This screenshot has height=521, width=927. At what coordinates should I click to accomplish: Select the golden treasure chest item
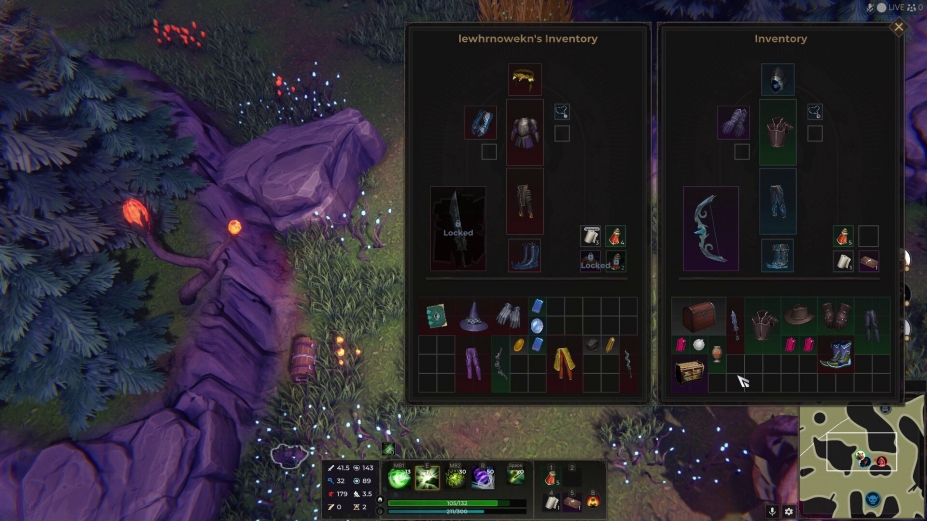[x=689, y=373]
